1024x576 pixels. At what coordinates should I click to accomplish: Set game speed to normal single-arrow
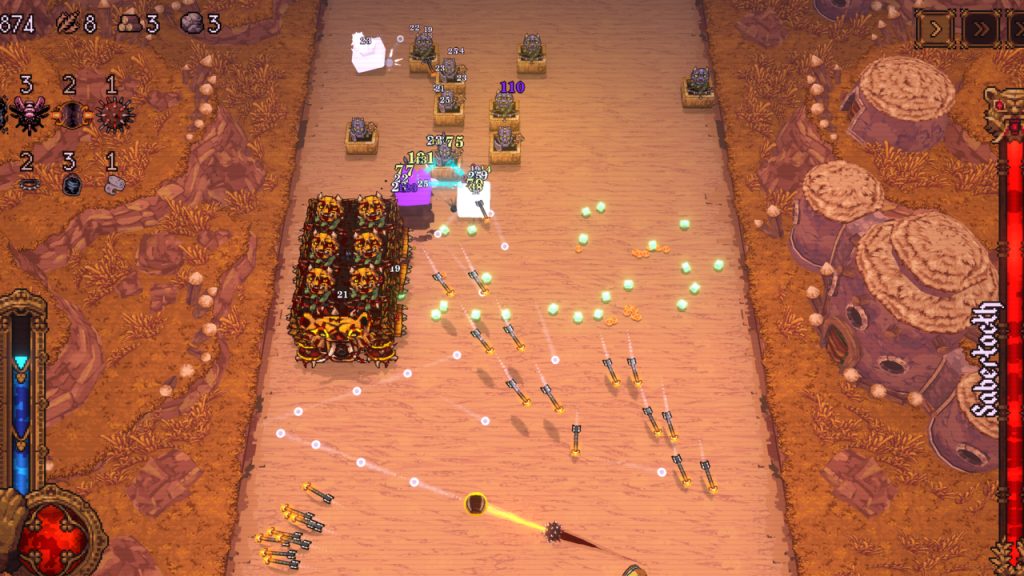[934, 29]
